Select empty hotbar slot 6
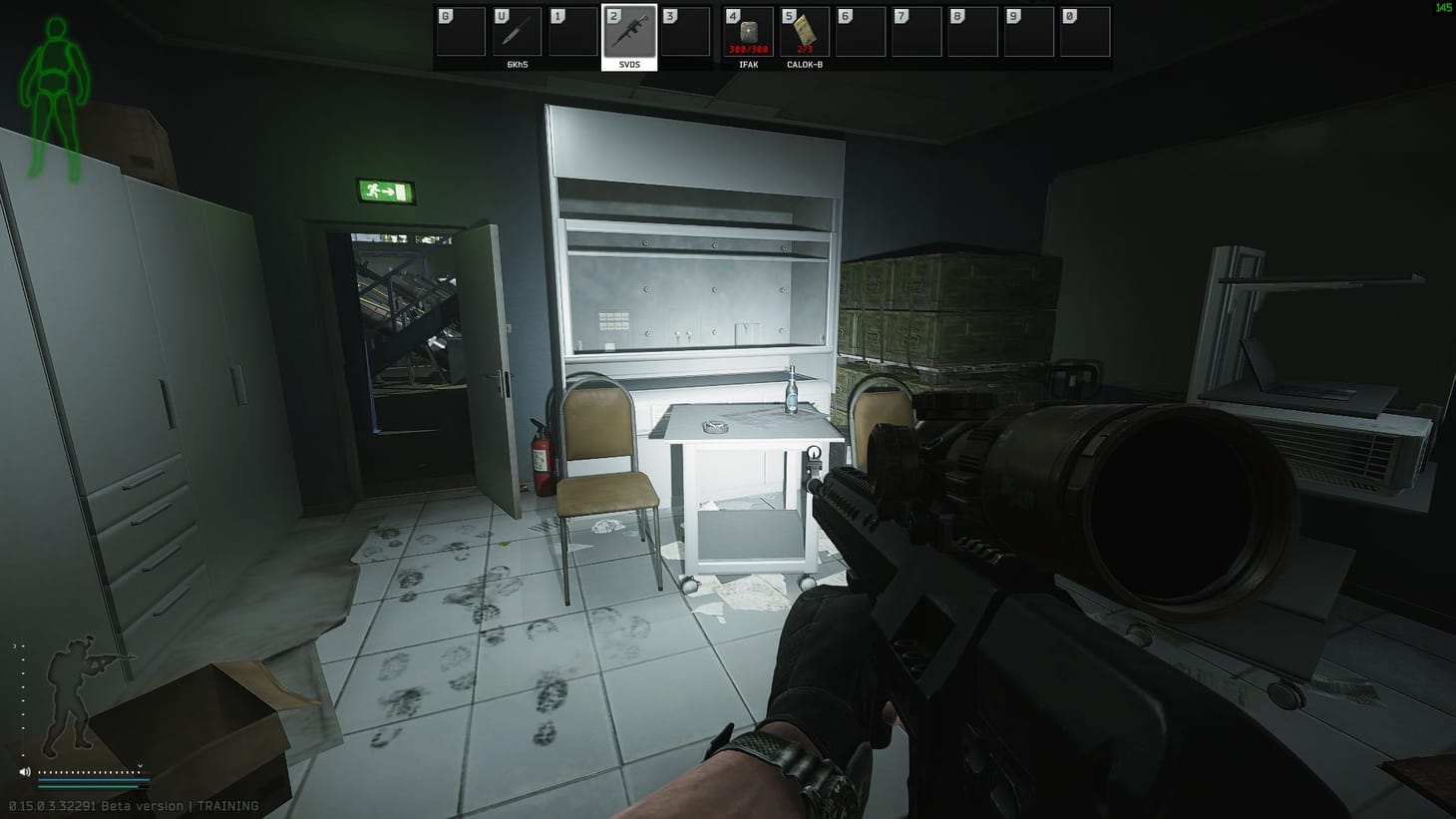1456x819 pixels. pyautogui.click(x=861, y=32)
